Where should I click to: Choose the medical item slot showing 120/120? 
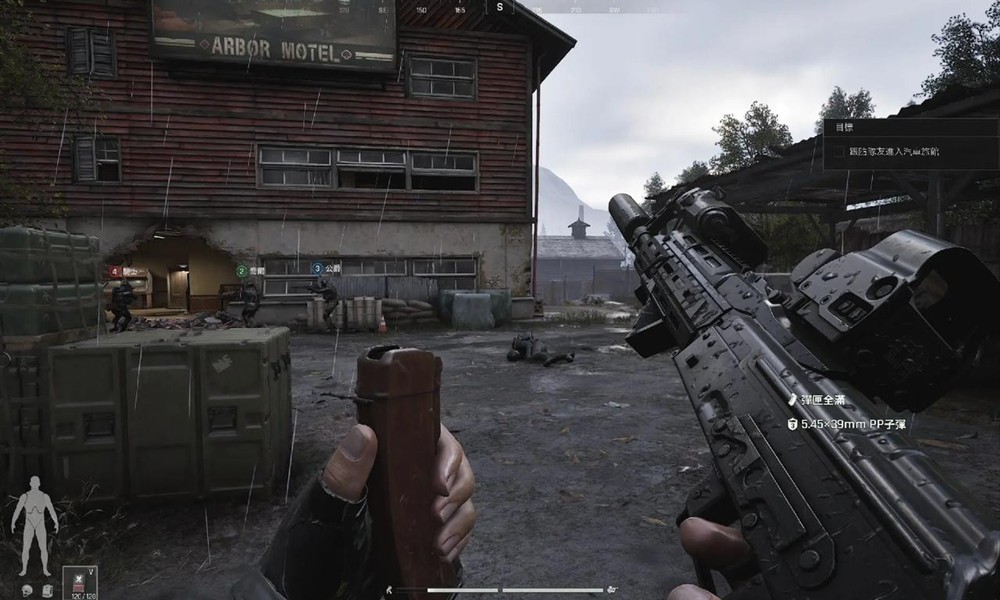coord(80,583)
